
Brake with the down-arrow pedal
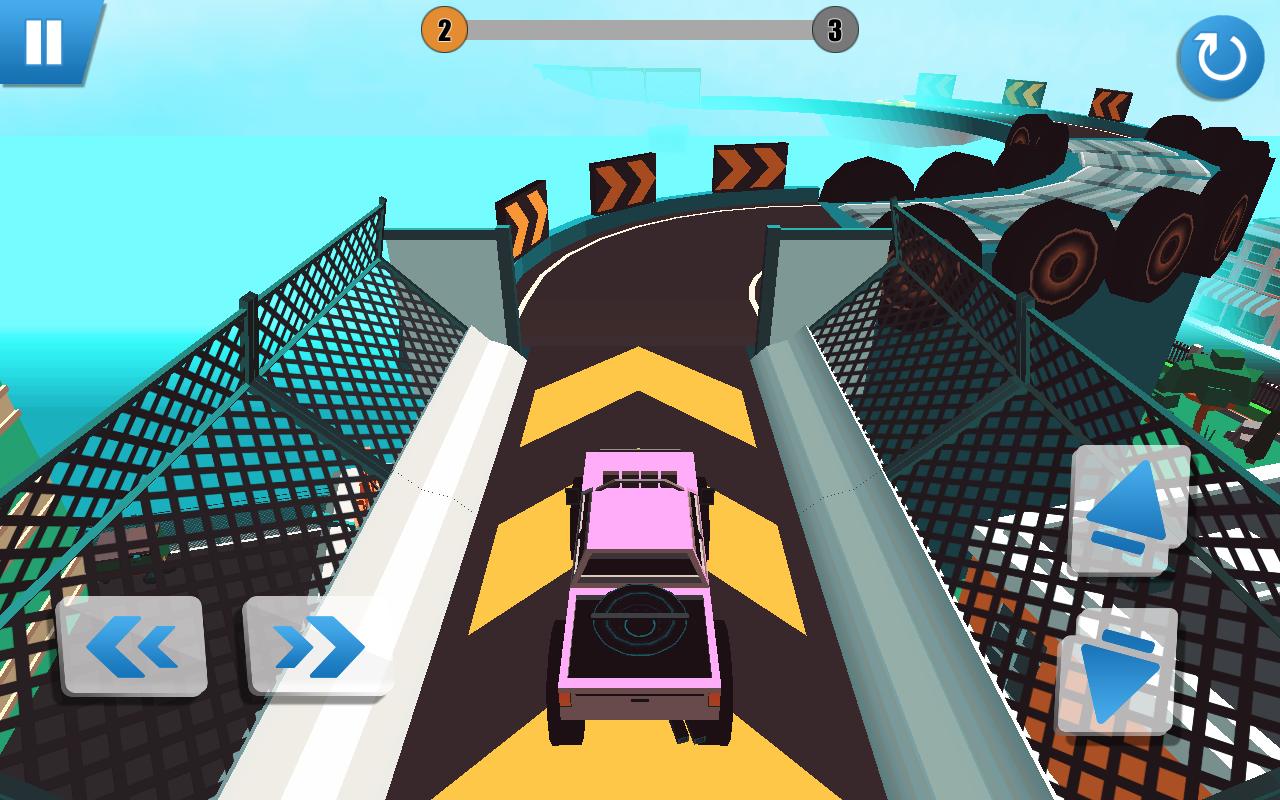(1118, 672)
